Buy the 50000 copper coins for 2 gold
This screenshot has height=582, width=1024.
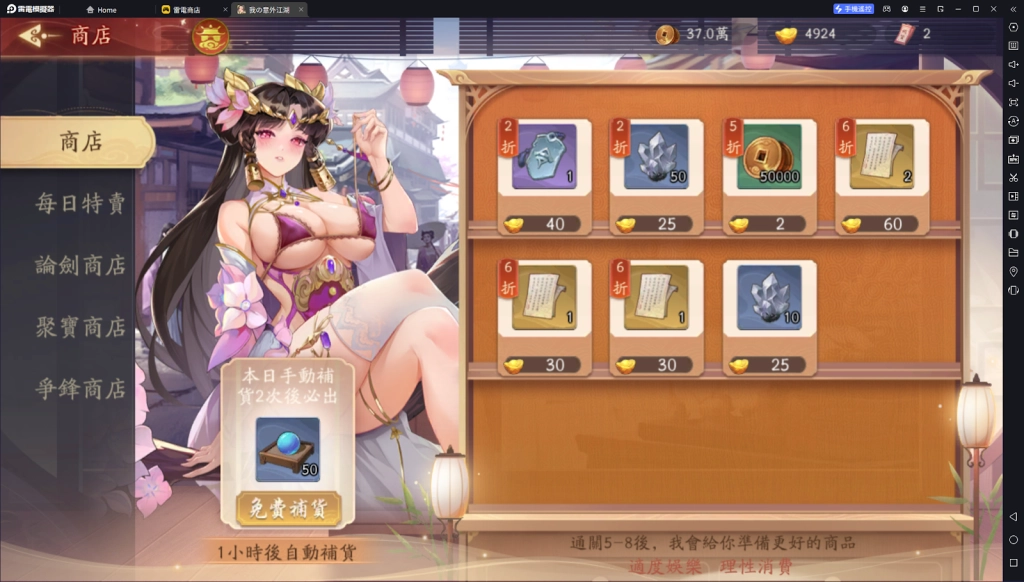(770, 177)
